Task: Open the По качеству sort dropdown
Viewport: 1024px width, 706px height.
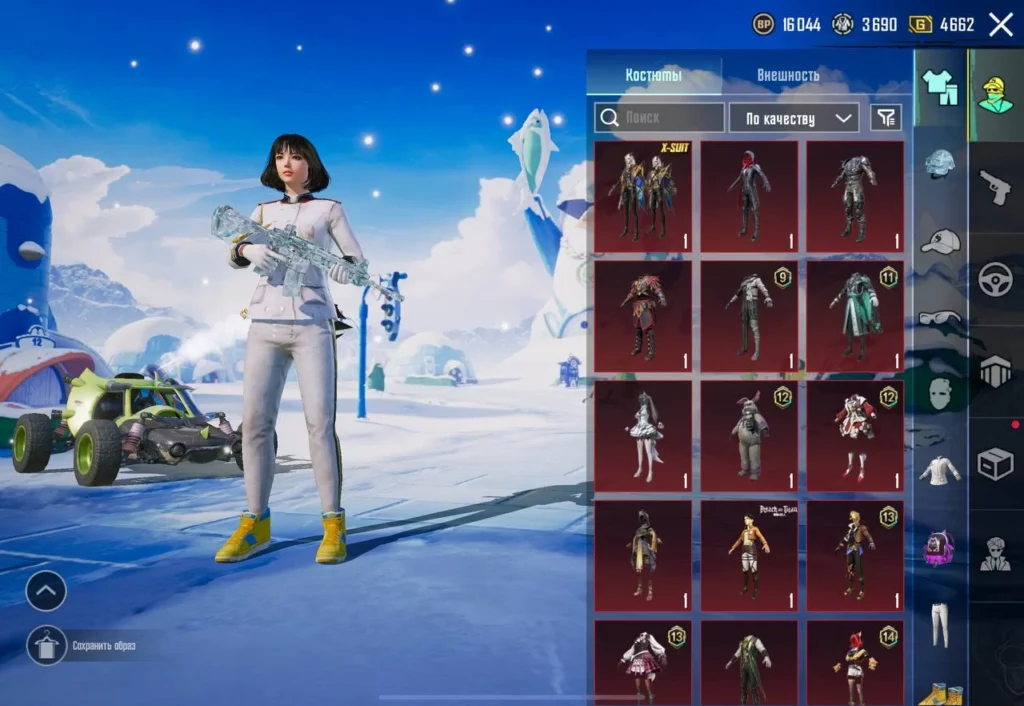Action: pyautogui.click(x=793, y=118)
